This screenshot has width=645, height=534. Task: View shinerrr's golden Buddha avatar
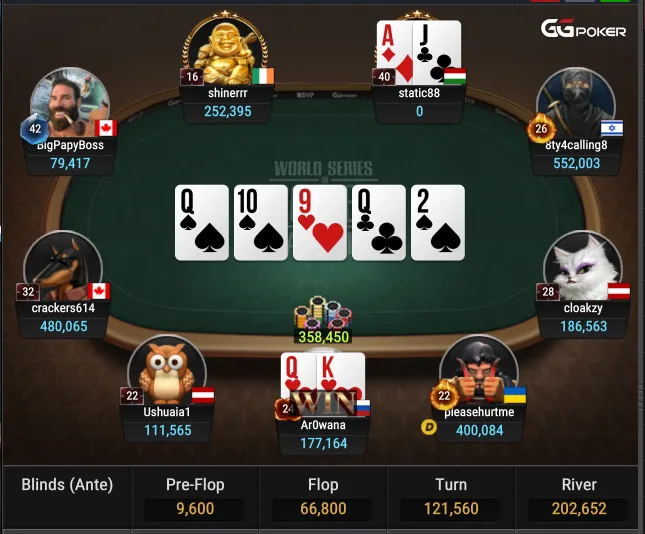226,50
